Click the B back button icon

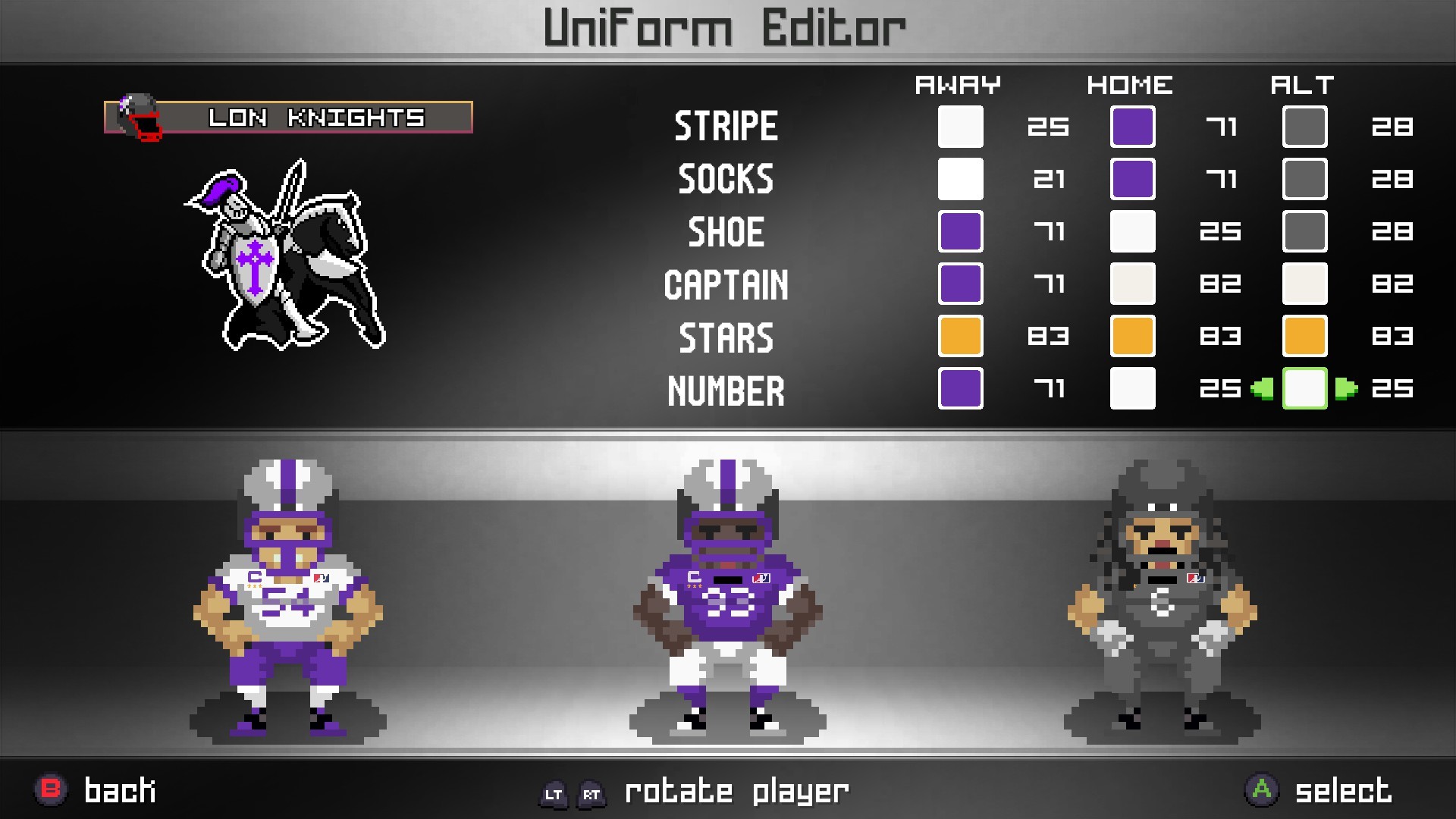(x=50, y=790)
